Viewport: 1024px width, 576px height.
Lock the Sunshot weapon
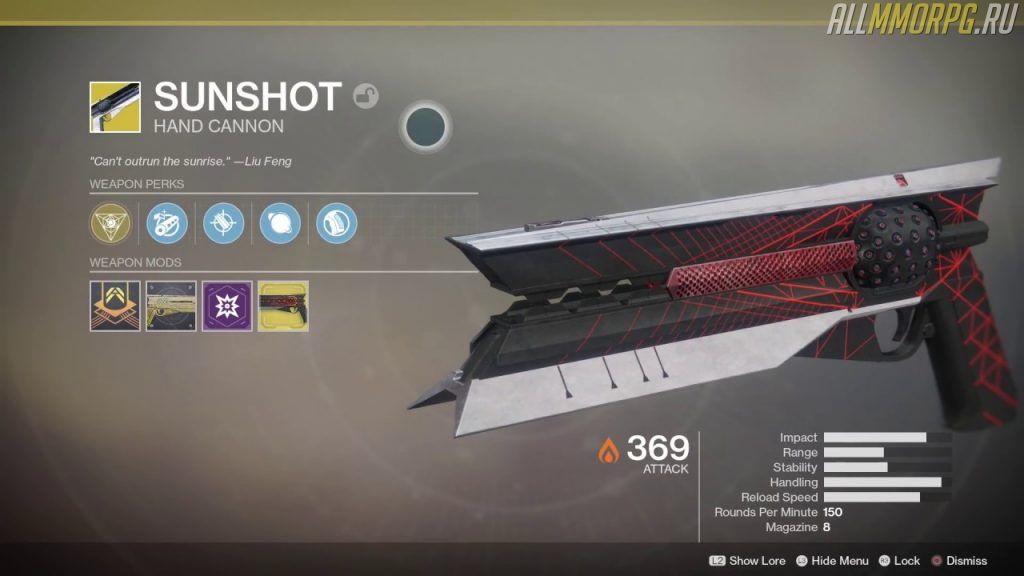point(899,561)
